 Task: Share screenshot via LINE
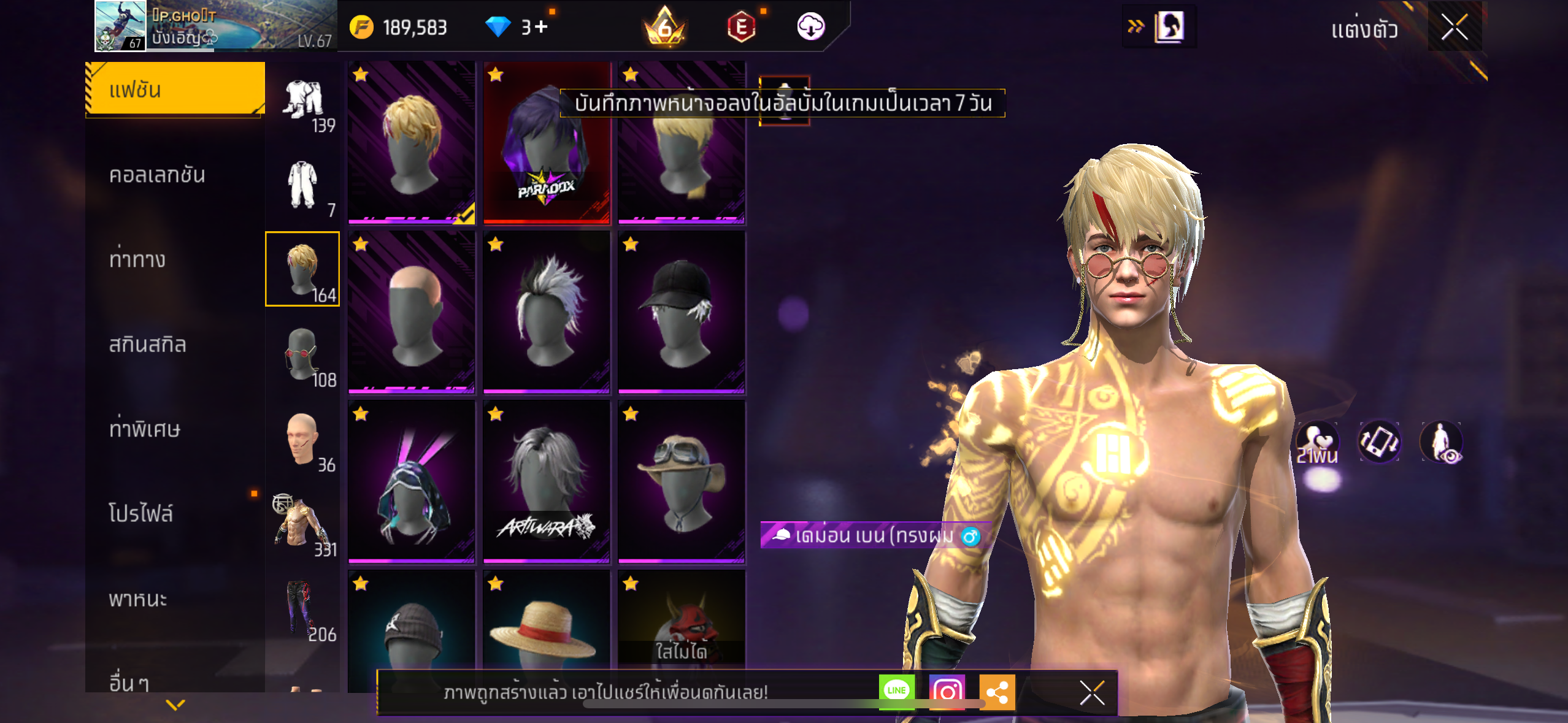pos(896,692)
